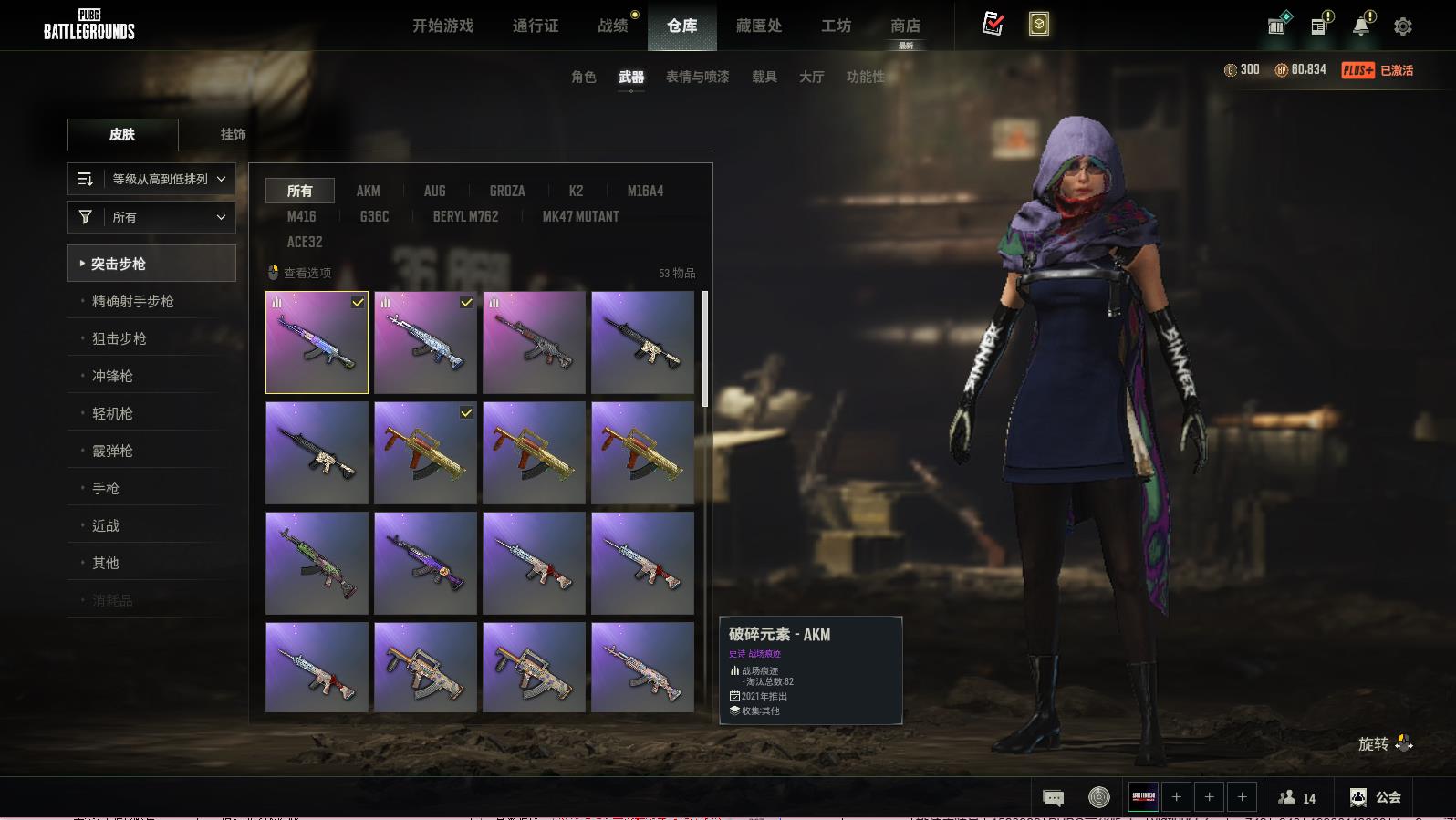This screenshot has height=820, width=1456.
Task: Select the 破碎元素 AKM skin thumbnail
Action: point(317,343)
